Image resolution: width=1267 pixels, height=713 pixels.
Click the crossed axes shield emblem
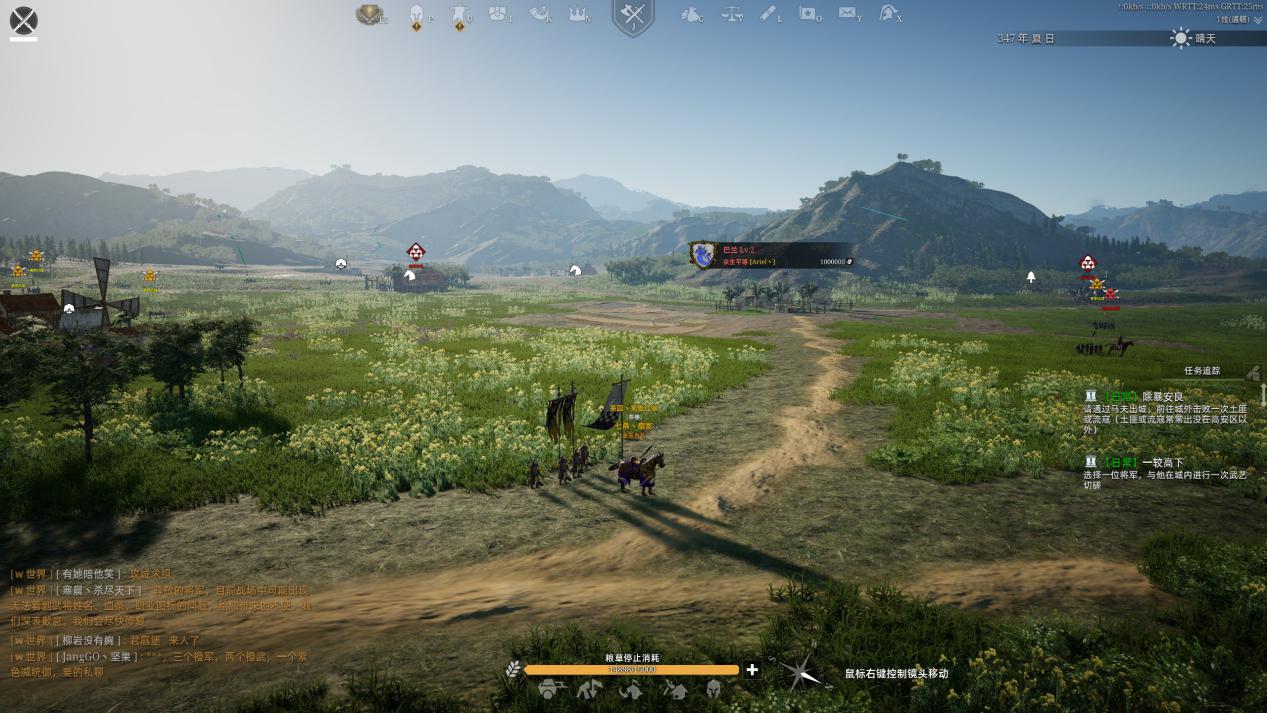coord(633,17)
